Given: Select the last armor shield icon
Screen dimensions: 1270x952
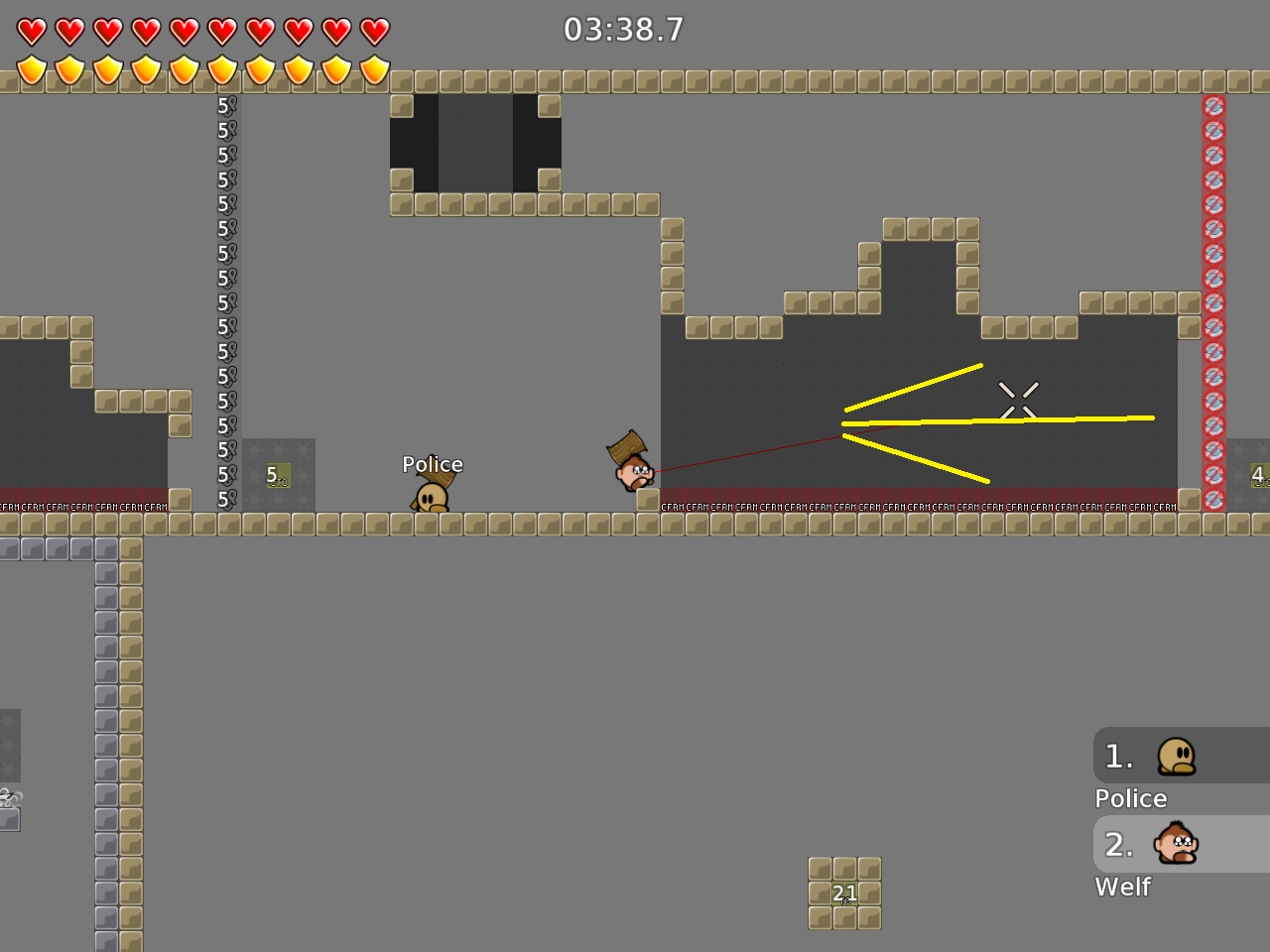Looking at the screenshot, I should click(x=374, y=71).
